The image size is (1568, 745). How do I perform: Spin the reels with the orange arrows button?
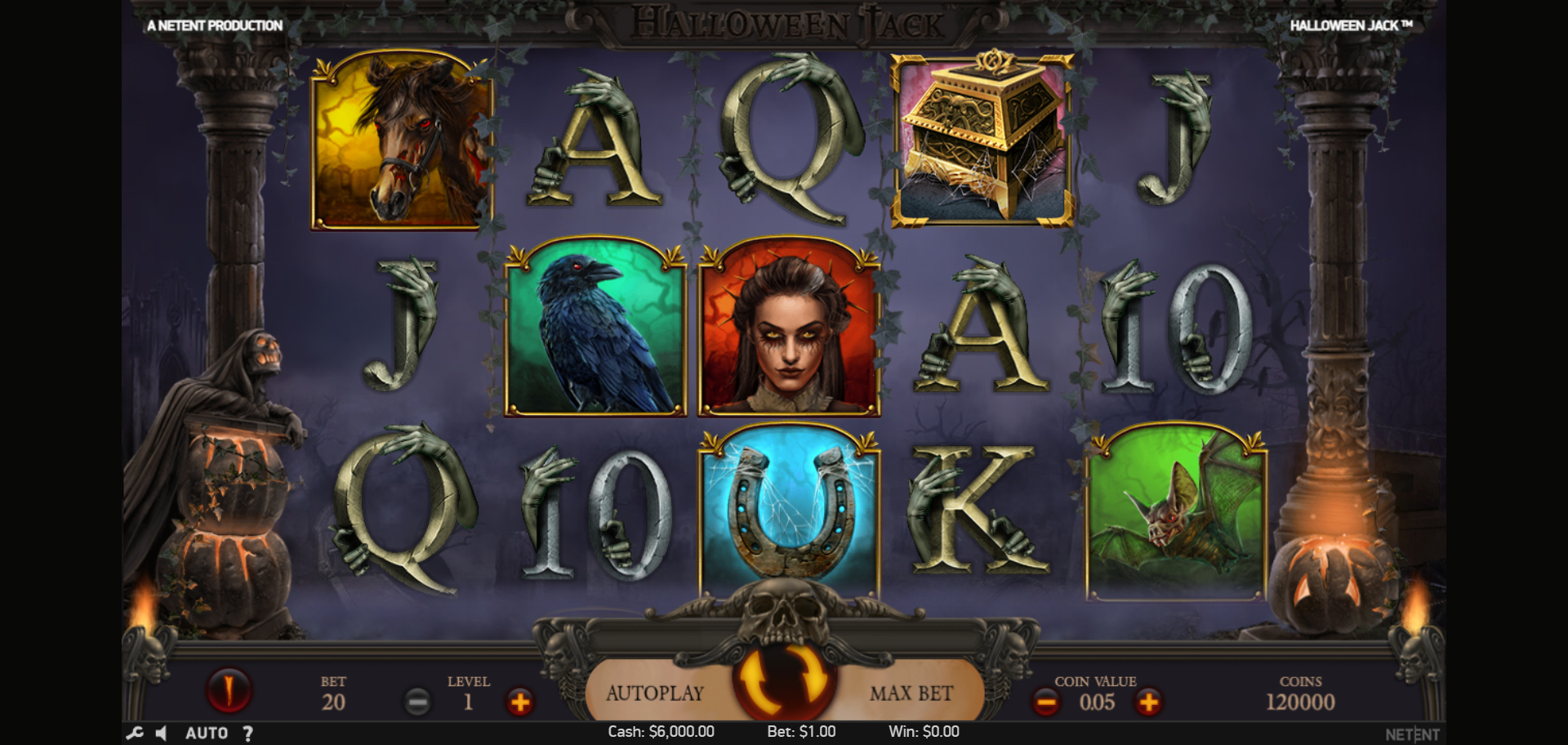pyautogui.click(x=784, y=678)
